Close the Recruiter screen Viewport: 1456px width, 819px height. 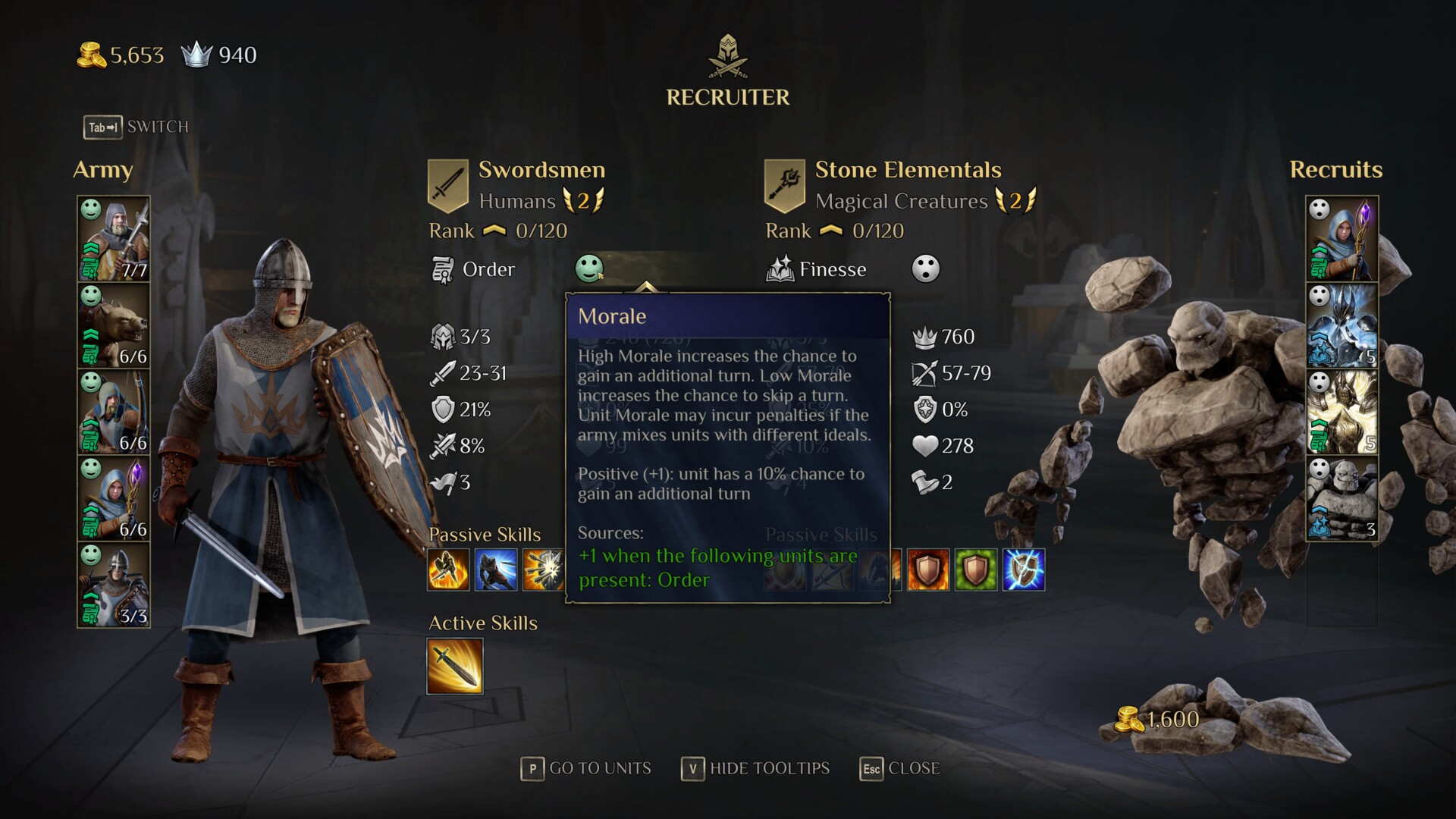(x=900, y=768)
